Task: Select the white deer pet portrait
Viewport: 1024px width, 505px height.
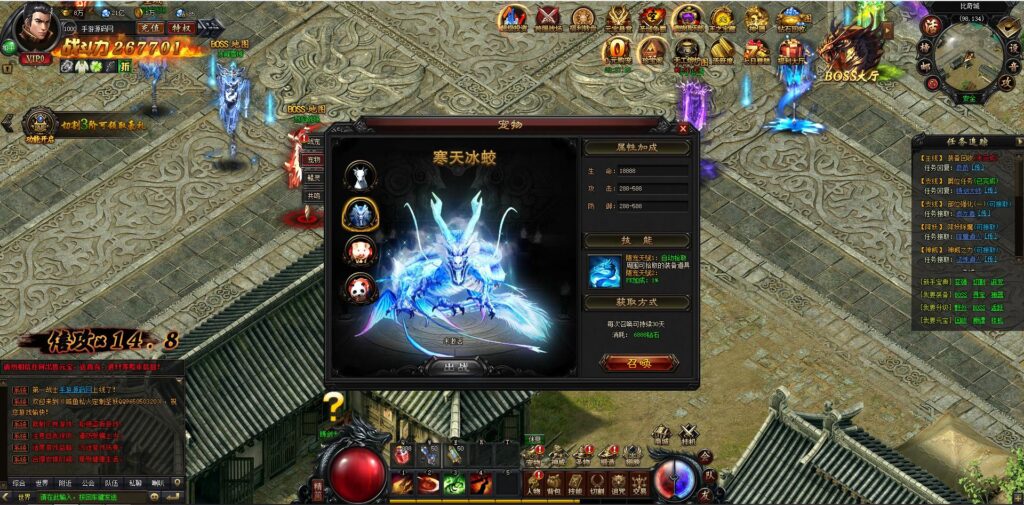Action: 360,176
